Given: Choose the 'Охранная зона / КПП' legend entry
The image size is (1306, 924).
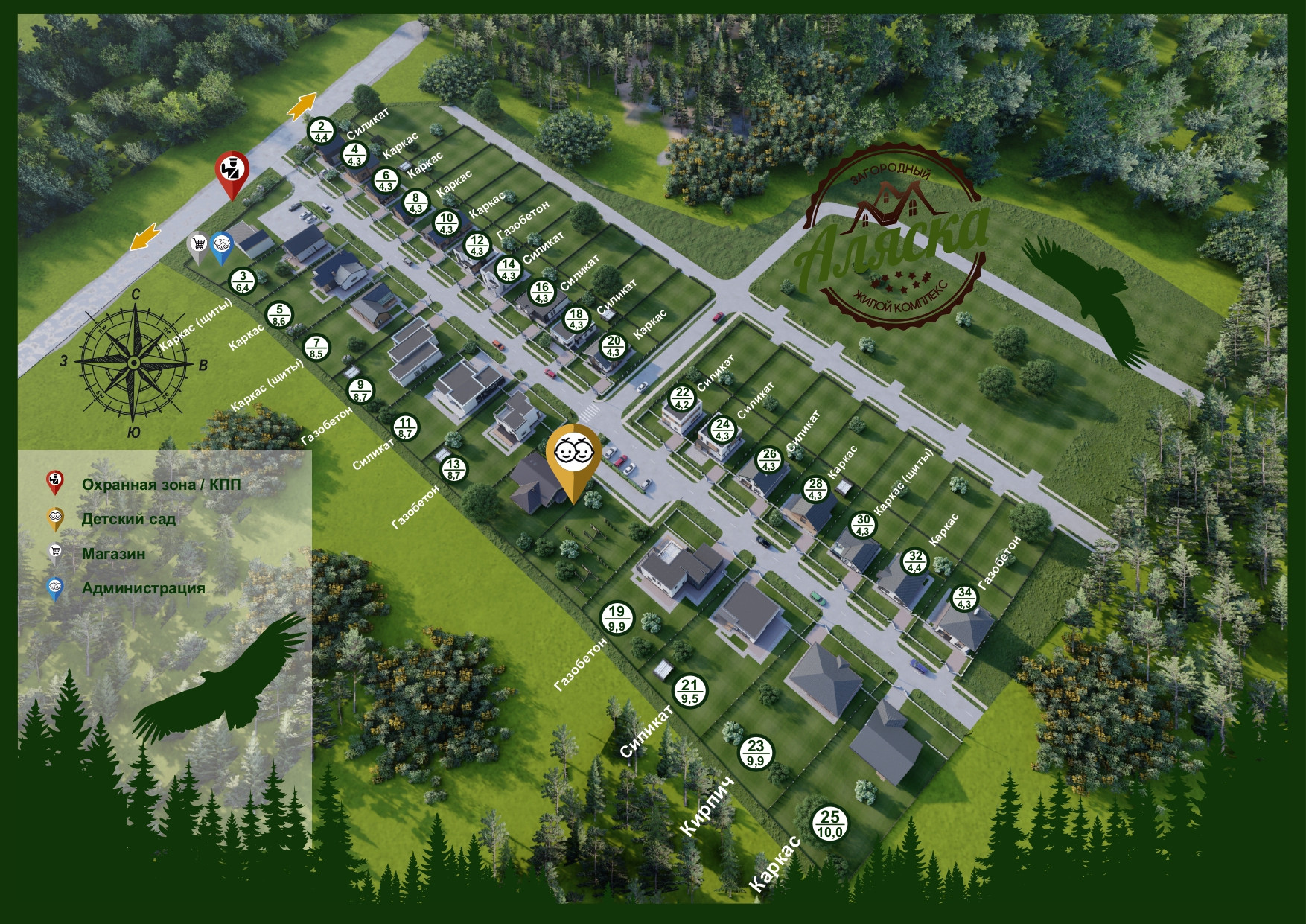Looking at the screenshot, I should coord(161,485).
